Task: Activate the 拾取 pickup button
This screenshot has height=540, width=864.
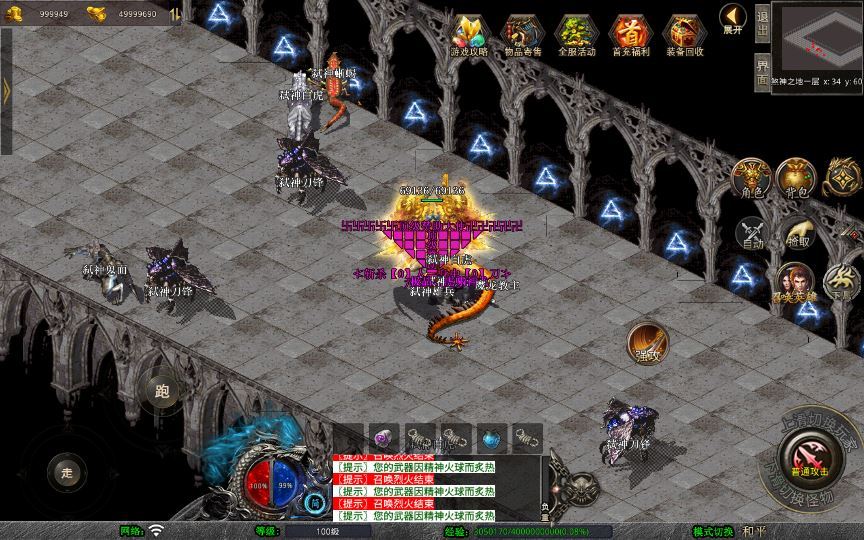Action: [797, 233]
